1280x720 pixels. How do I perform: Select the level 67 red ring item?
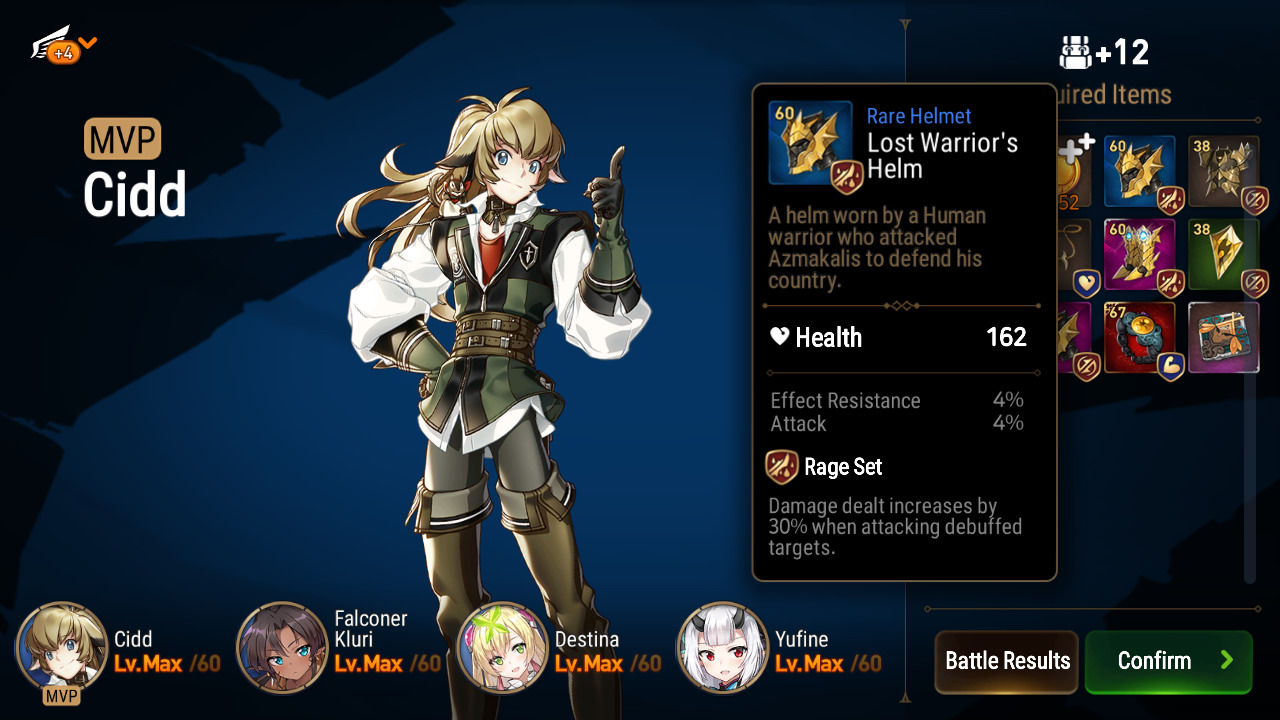pos(1139,338)
